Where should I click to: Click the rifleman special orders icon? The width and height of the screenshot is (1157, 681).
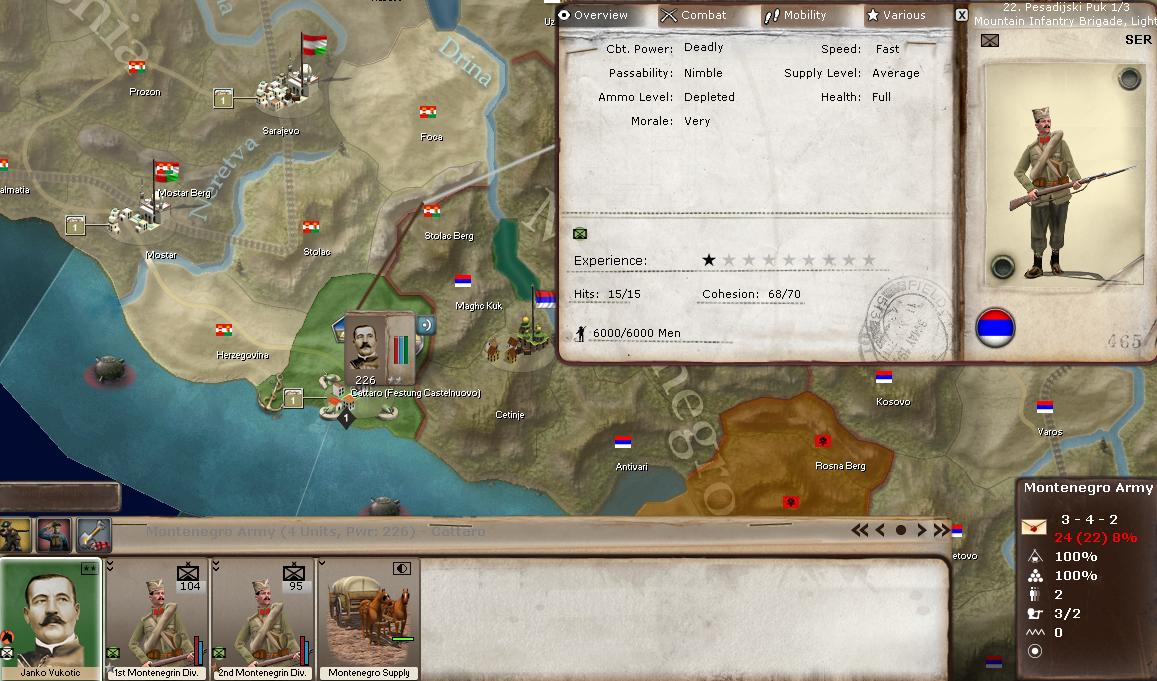click(17, 535)
